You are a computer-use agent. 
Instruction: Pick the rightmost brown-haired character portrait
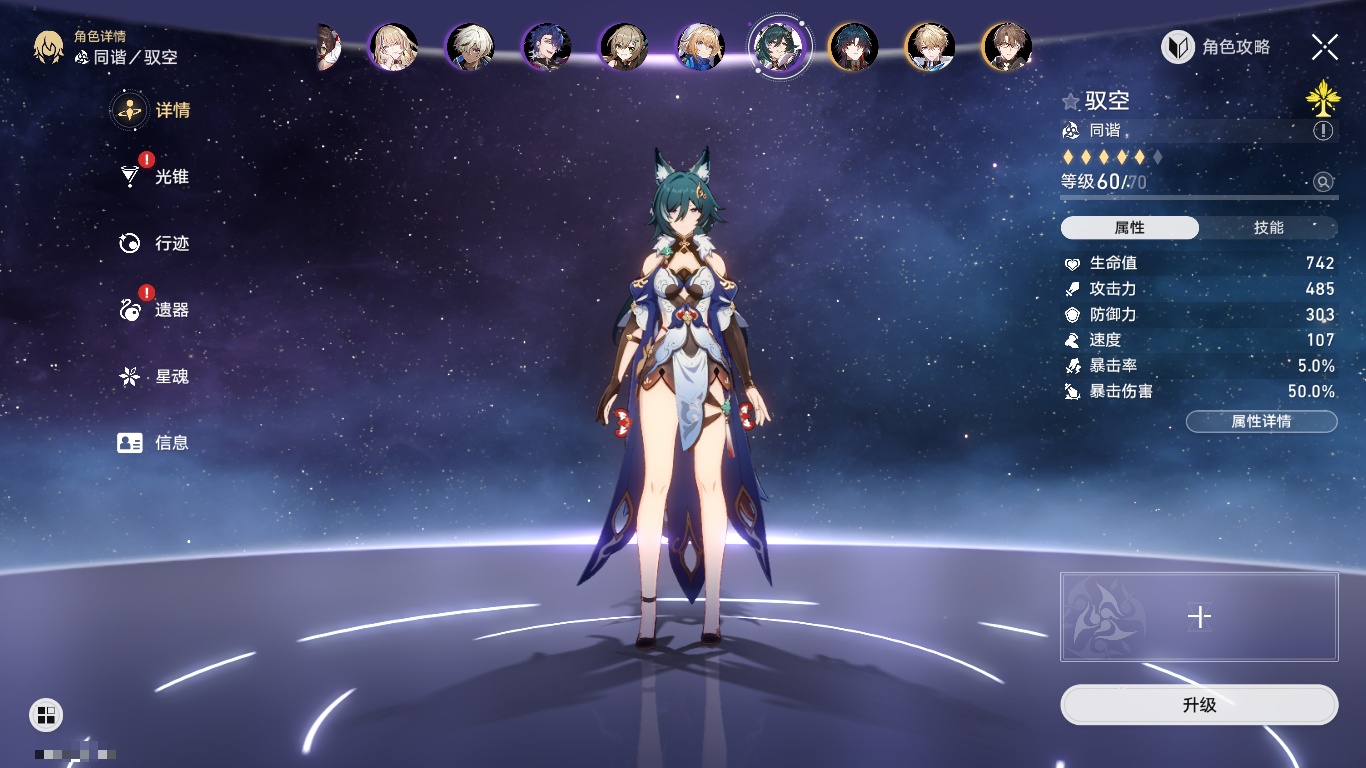coord(1006,47)
